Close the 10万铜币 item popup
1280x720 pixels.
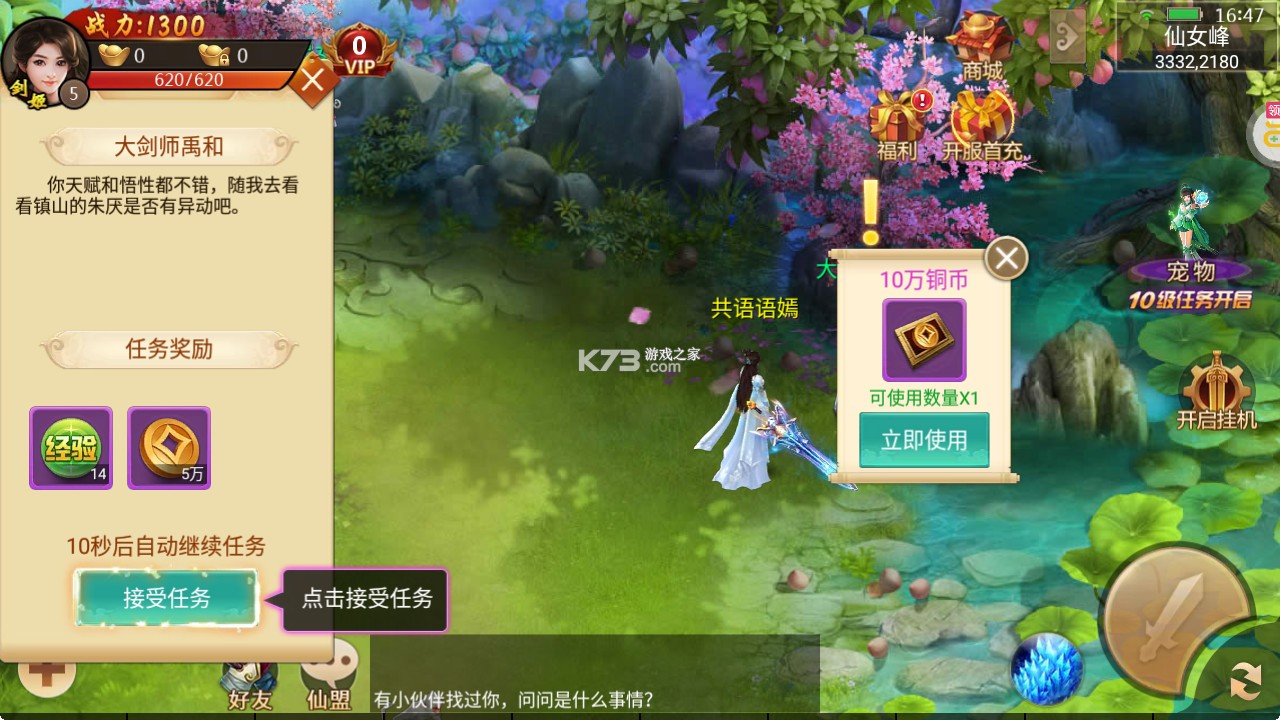tap(1005, 257)
